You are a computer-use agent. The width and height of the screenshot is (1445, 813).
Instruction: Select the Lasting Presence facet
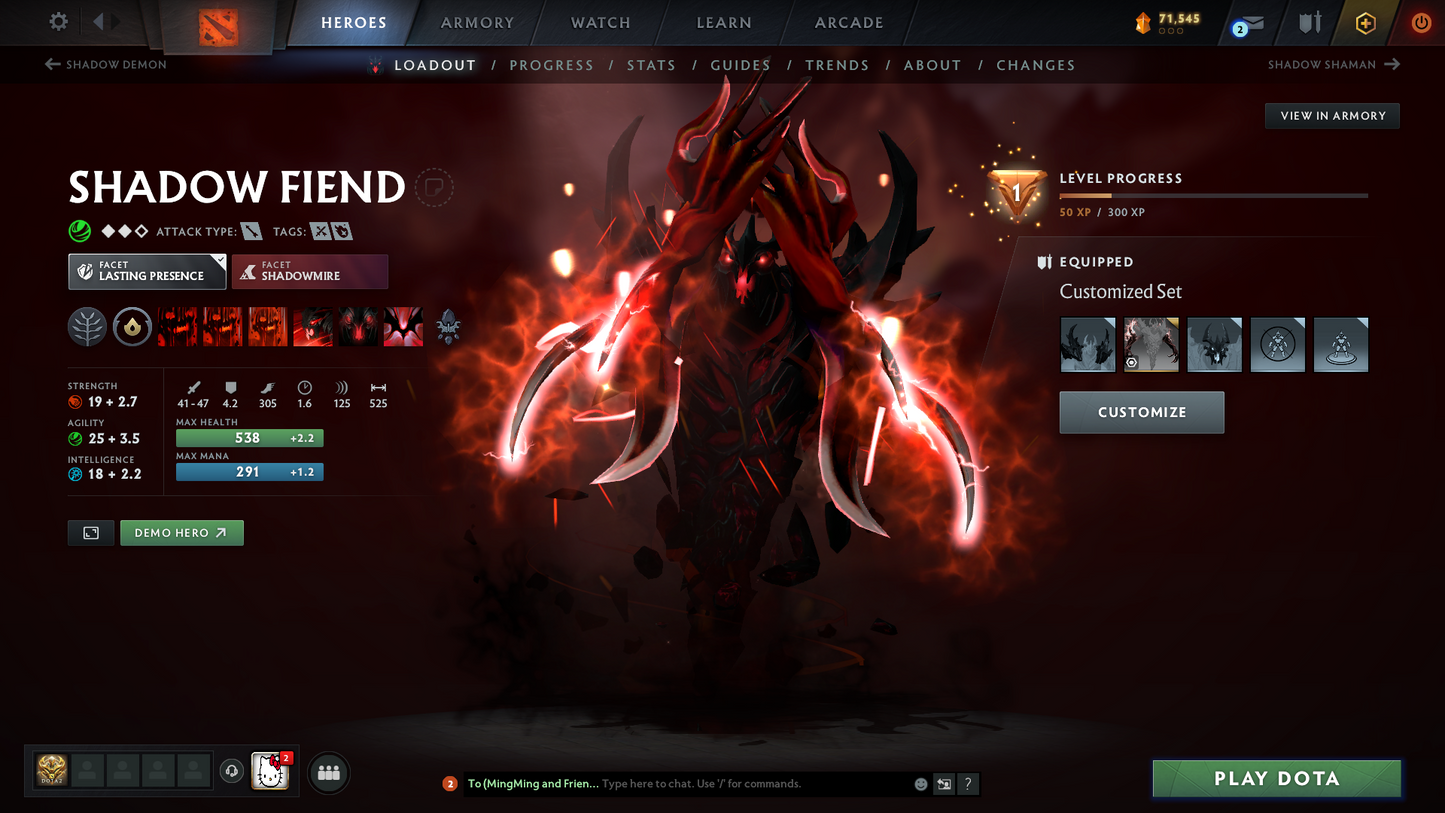pos(146,271)
